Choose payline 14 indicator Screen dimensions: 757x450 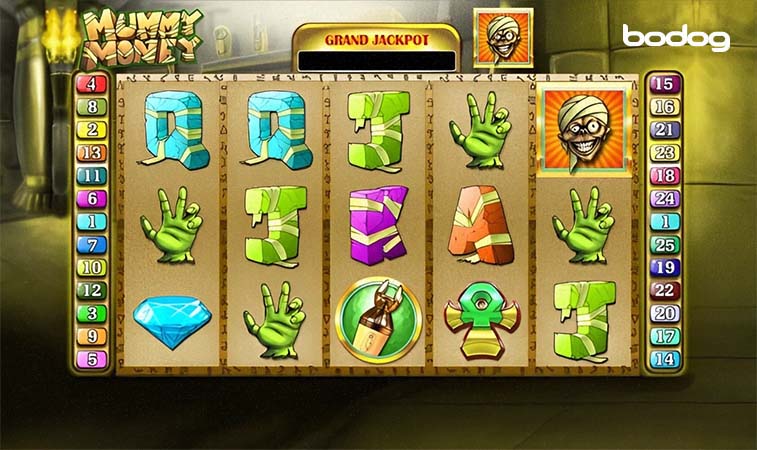pyautogui.click(x=665, y=360)
